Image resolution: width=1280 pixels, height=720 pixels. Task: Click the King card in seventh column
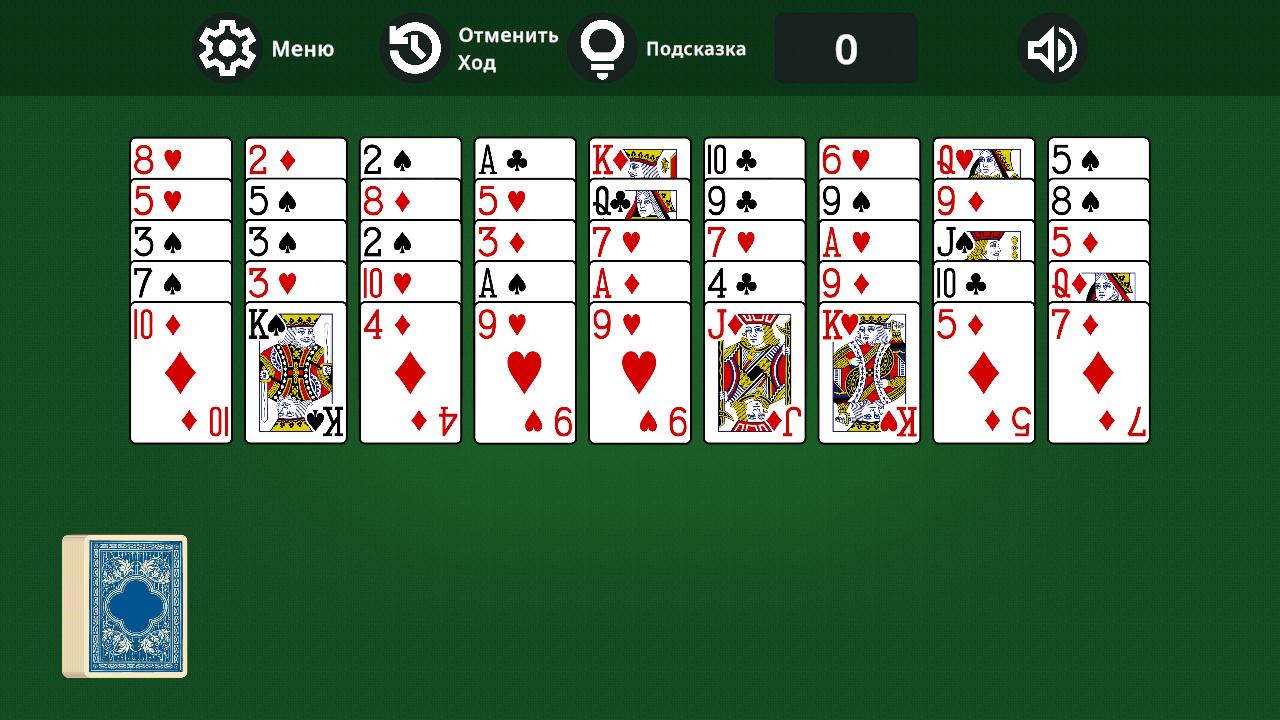(869, 370)
